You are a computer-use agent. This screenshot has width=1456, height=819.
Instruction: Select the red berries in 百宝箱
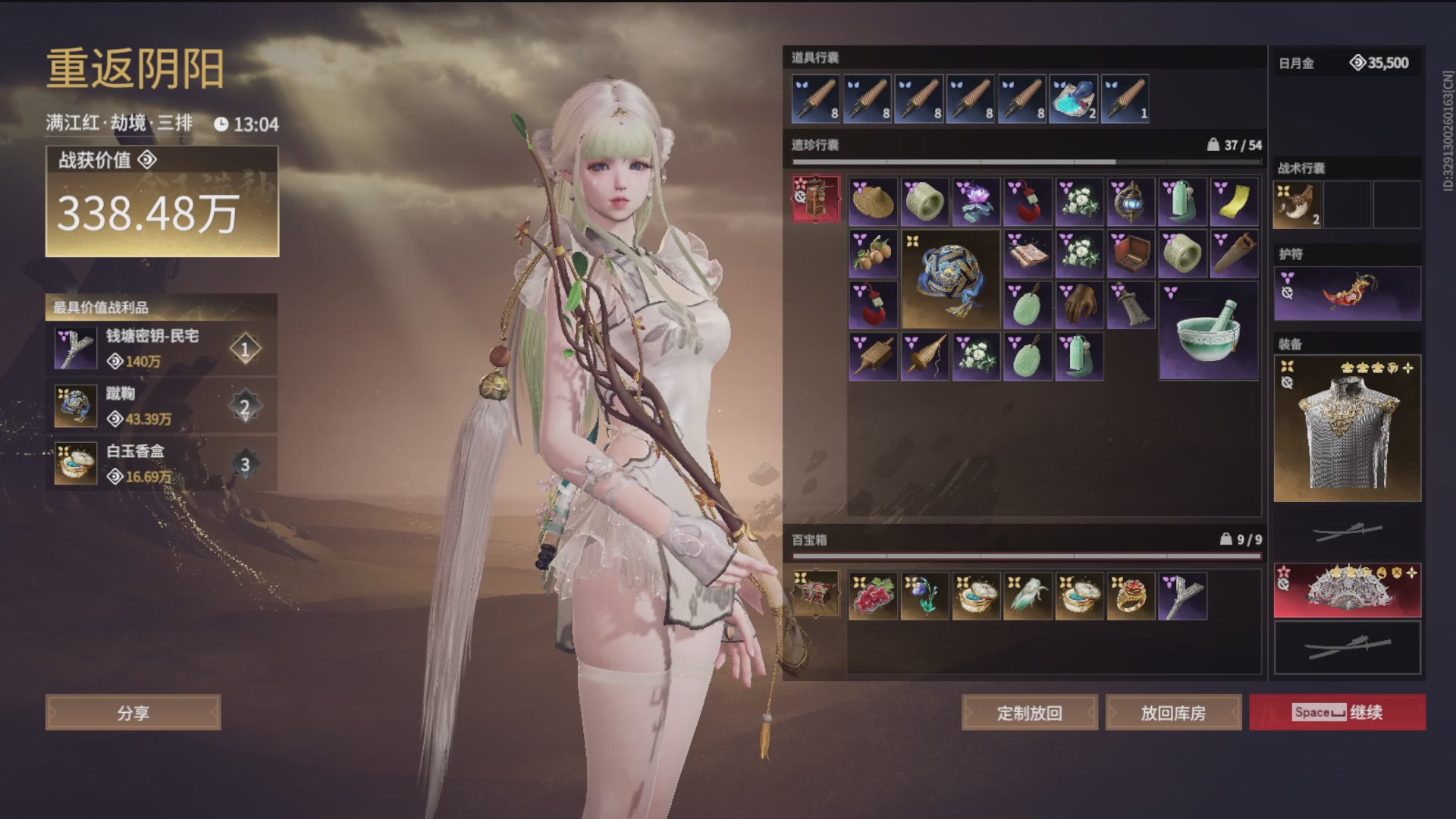pyautogui.click(x=873, y=596)
